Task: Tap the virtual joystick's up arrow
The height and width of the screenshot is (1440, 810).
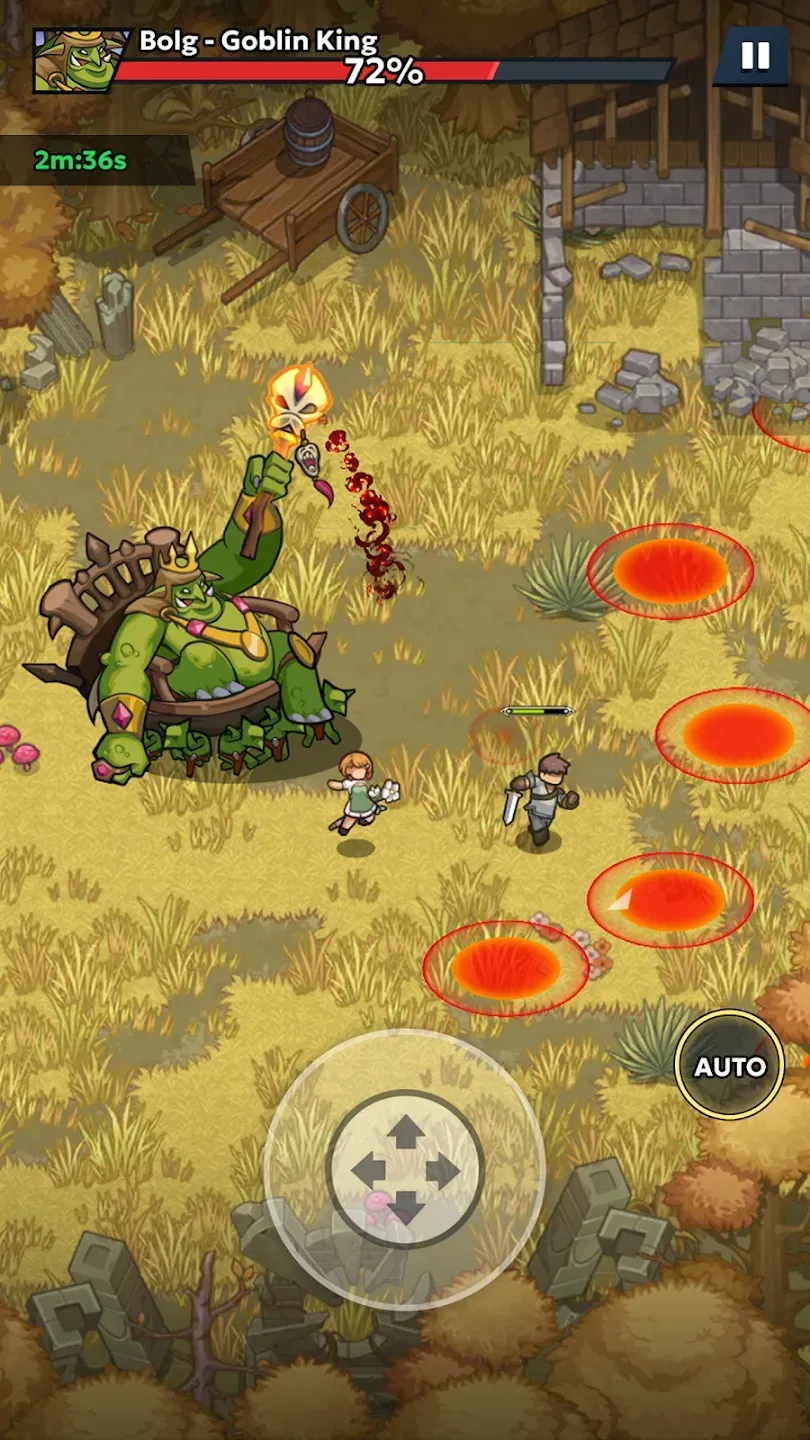Action: point(405,1133)
